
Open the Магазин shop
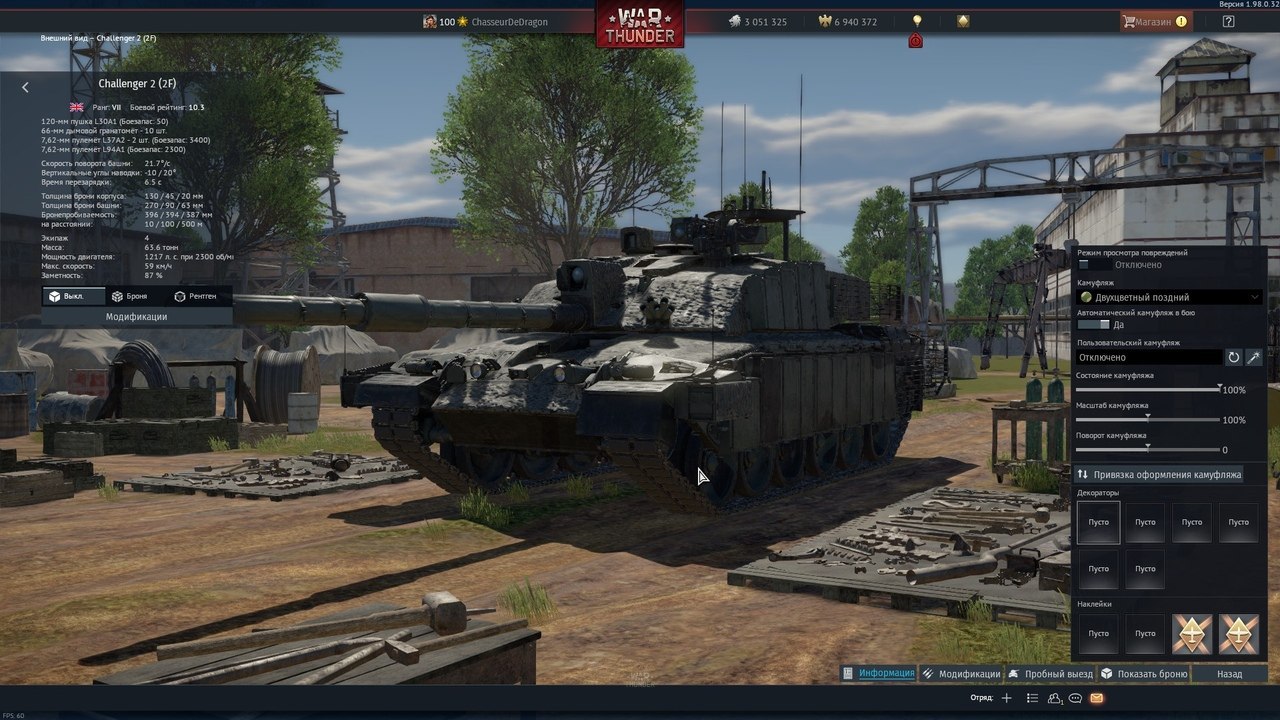[x=1154, y=21]
